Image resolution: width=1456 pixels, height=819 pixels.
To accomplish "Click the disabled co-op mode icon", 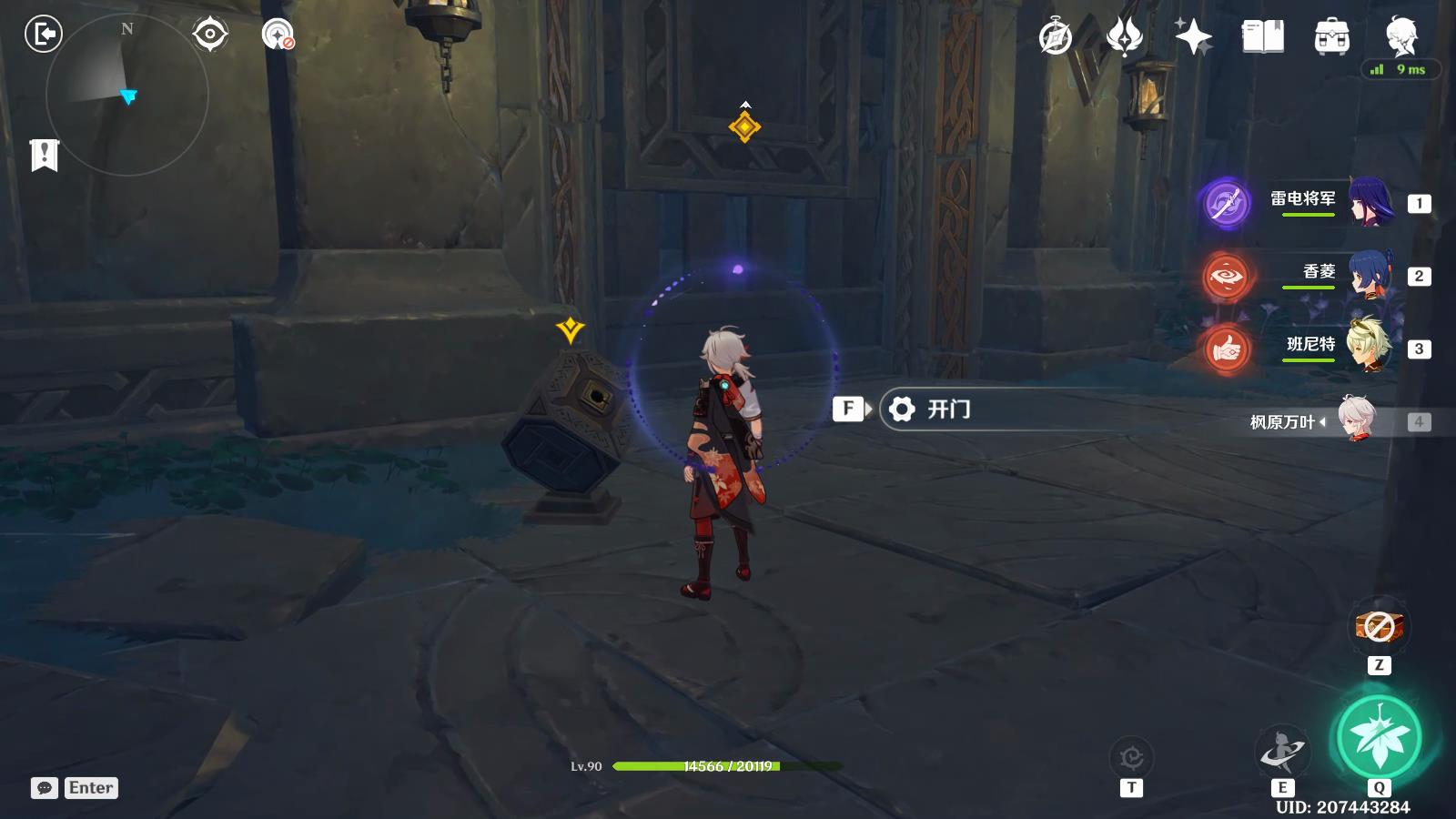I will coord(278,35).
